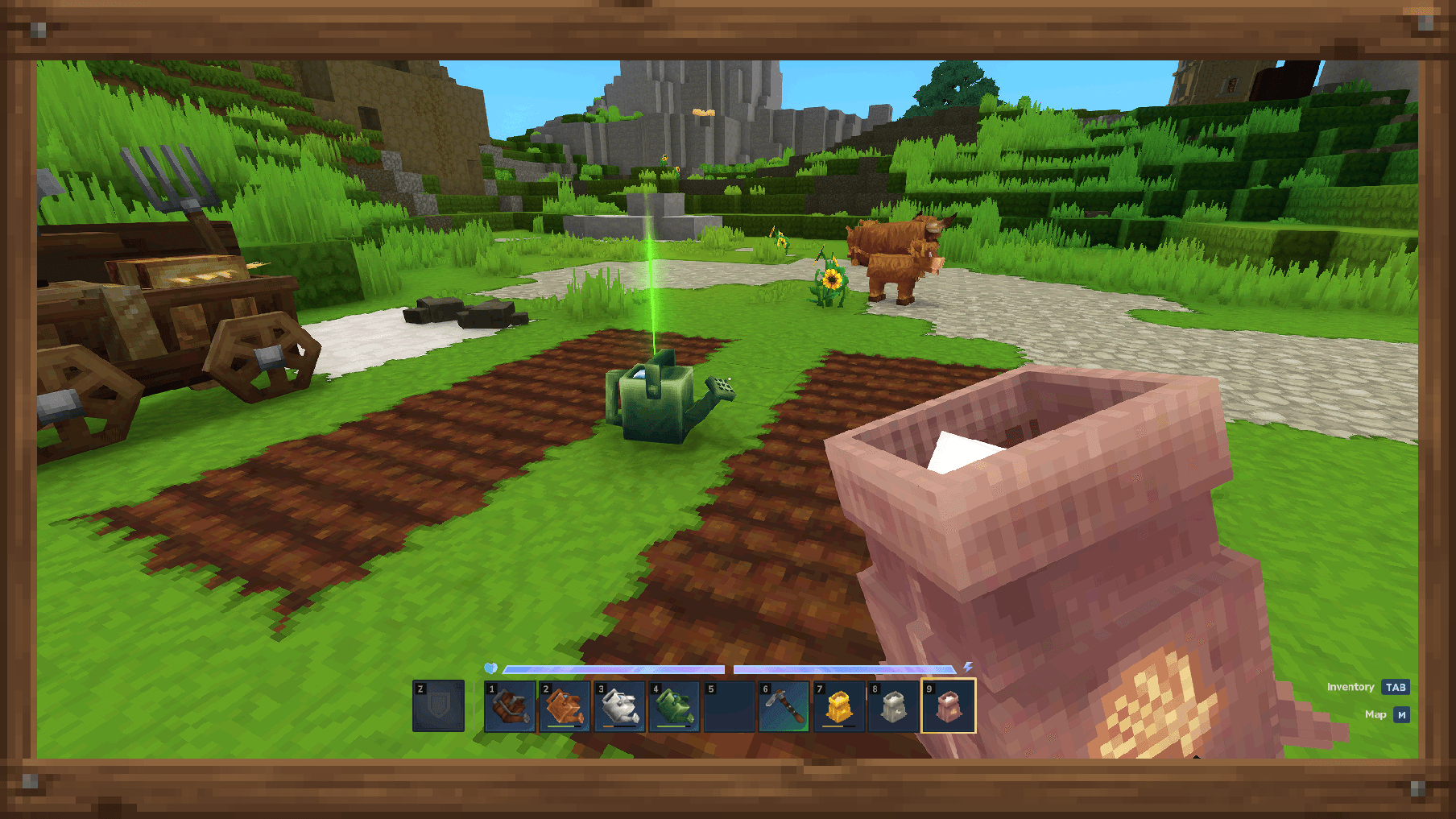Select the pink seed bag in slot 9
Viewport: 1456px width, 819px height.
(x=950, y=707)
